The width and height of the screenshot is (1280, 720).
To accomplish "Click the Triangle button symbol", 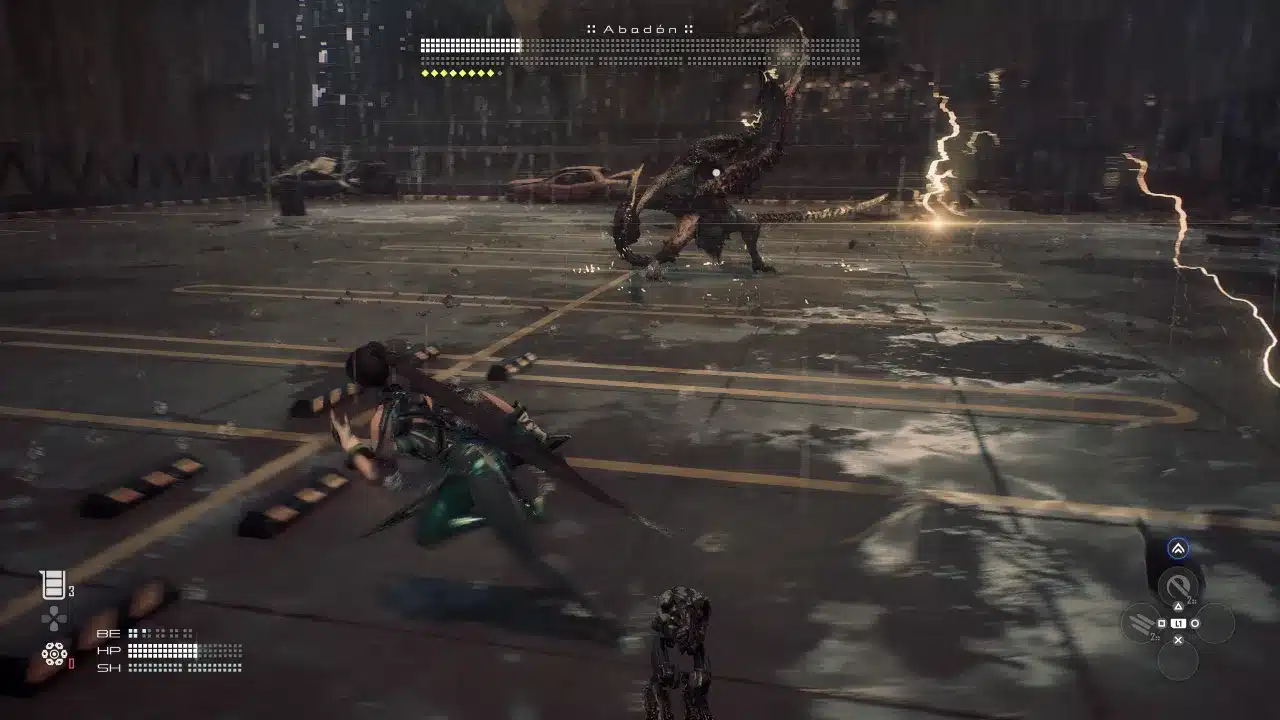I will click(x=1177, y=606).
